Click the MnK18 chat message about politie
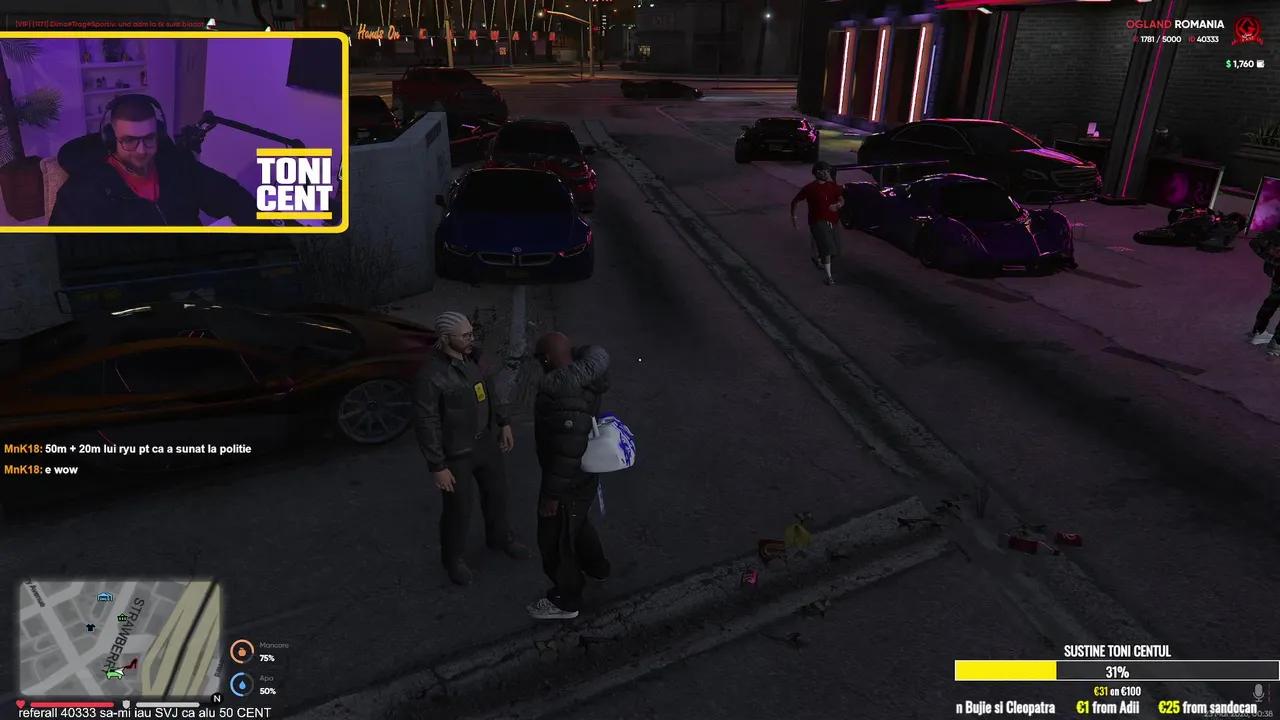Viewport: 1280px width, 720px height. (x=127, y=448)
